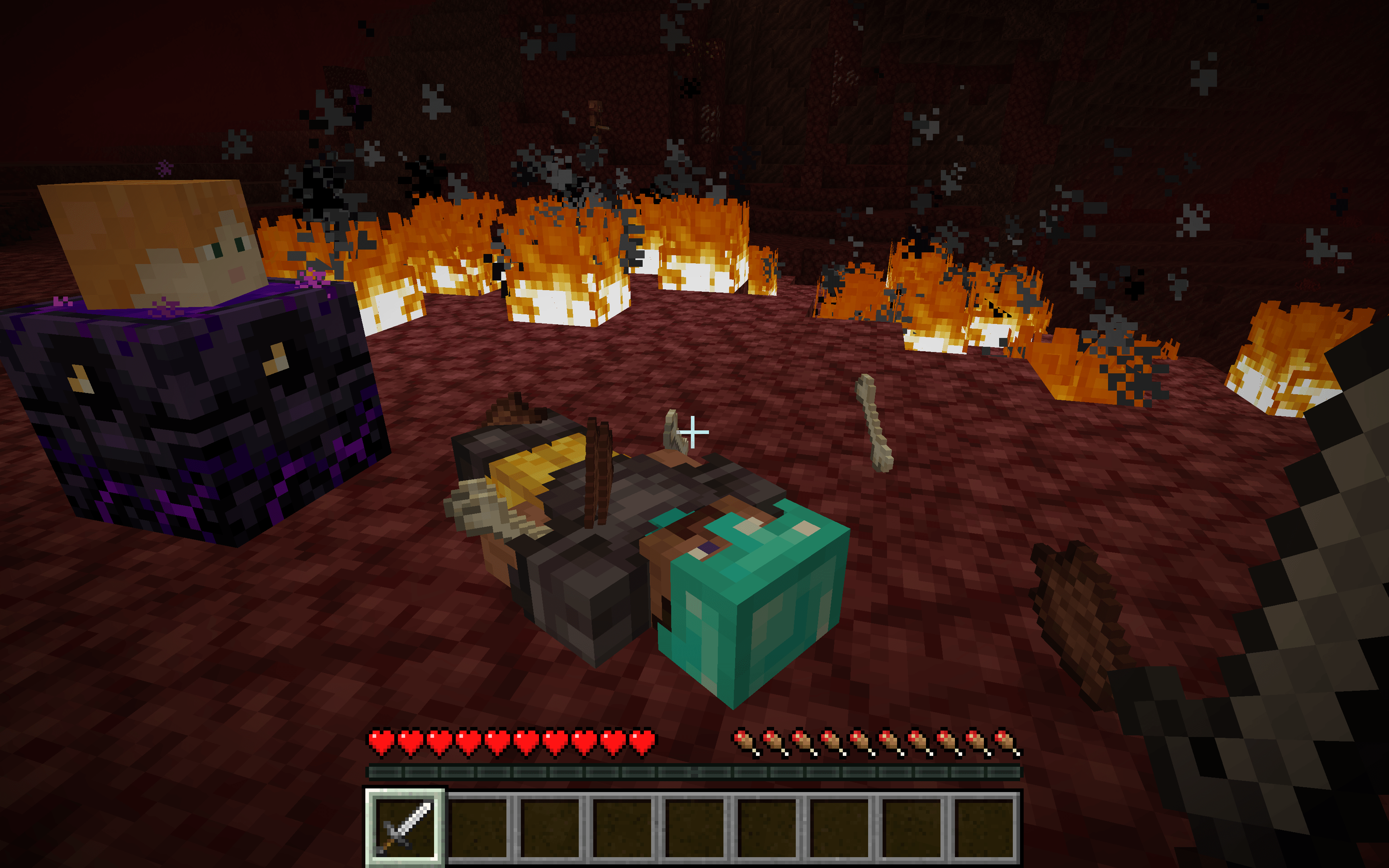Select the sword hotbar slot
This screenshot has width=1389, height=868.
pyautogui.click(x=405, y=827)
